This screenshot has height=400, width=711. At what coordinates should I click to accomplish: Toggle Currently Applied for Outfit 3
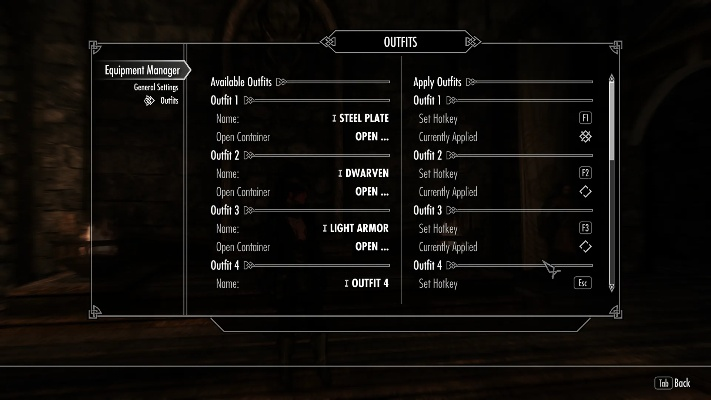pos(585,246)
